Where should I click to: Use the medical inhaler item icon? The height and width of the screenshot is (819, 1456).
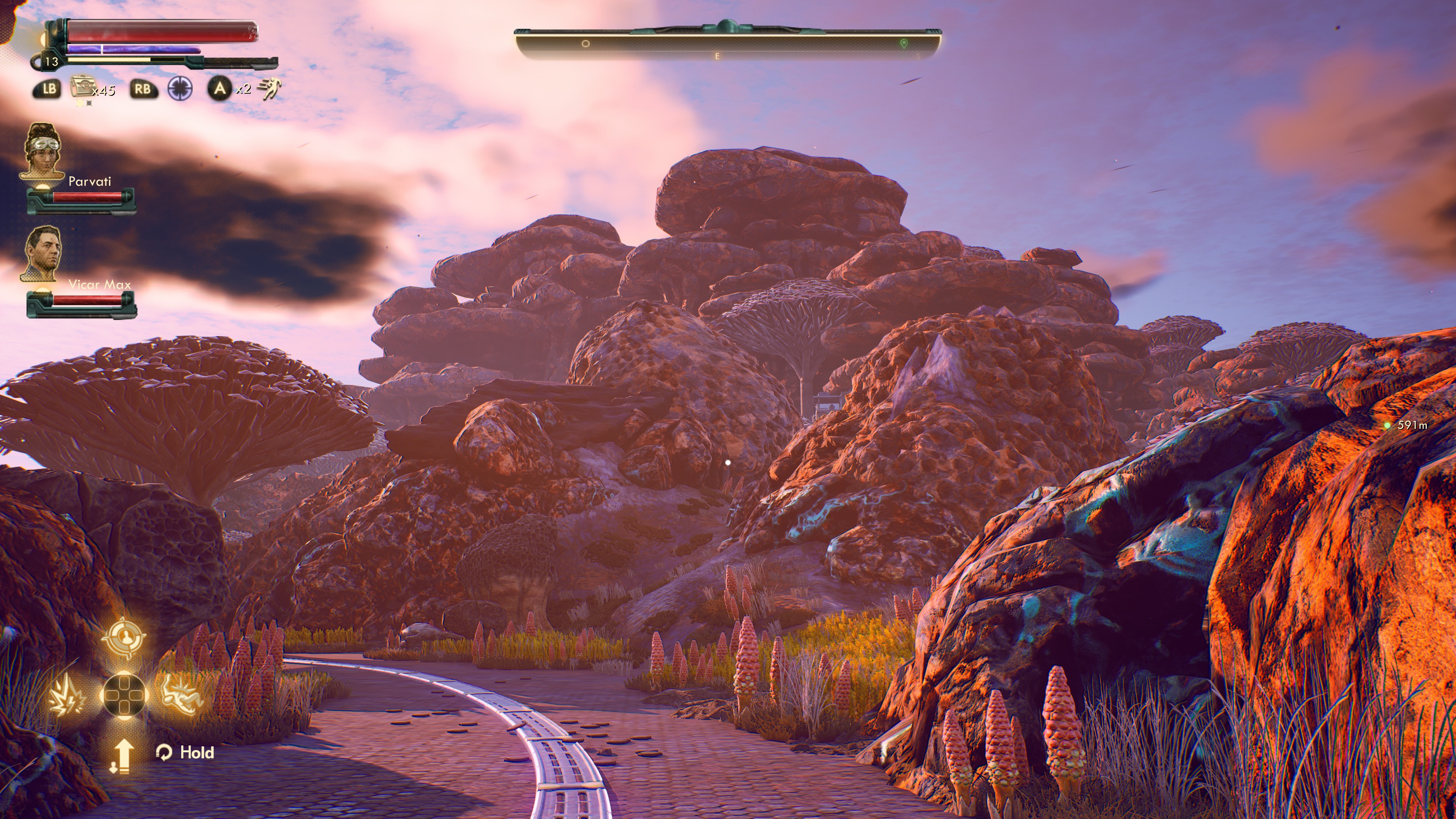coord(82,88)
